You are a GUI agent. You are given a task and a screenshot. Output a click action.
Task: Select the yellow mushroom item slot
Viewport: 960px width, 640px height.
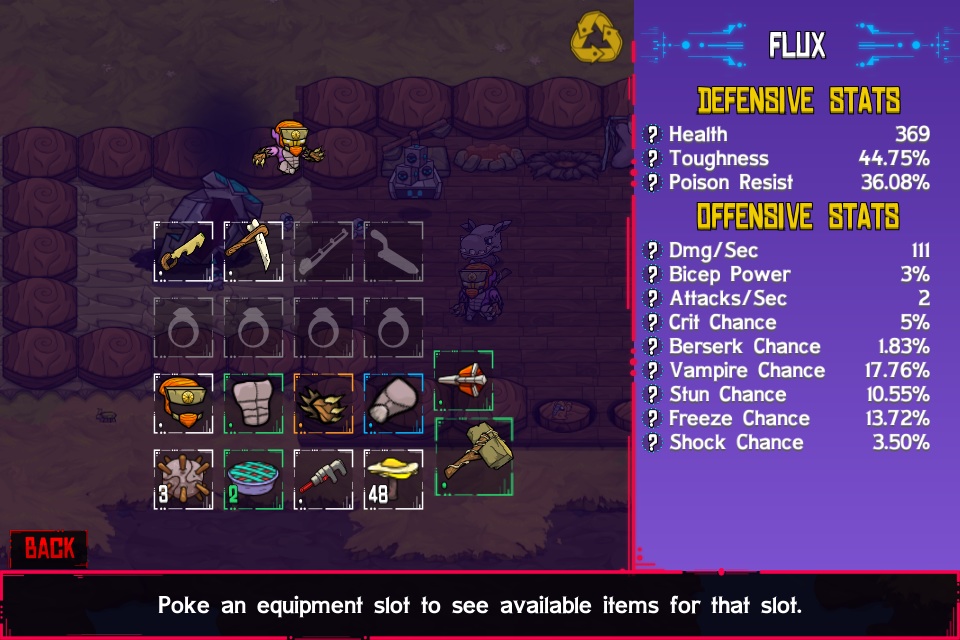(393, 479)
